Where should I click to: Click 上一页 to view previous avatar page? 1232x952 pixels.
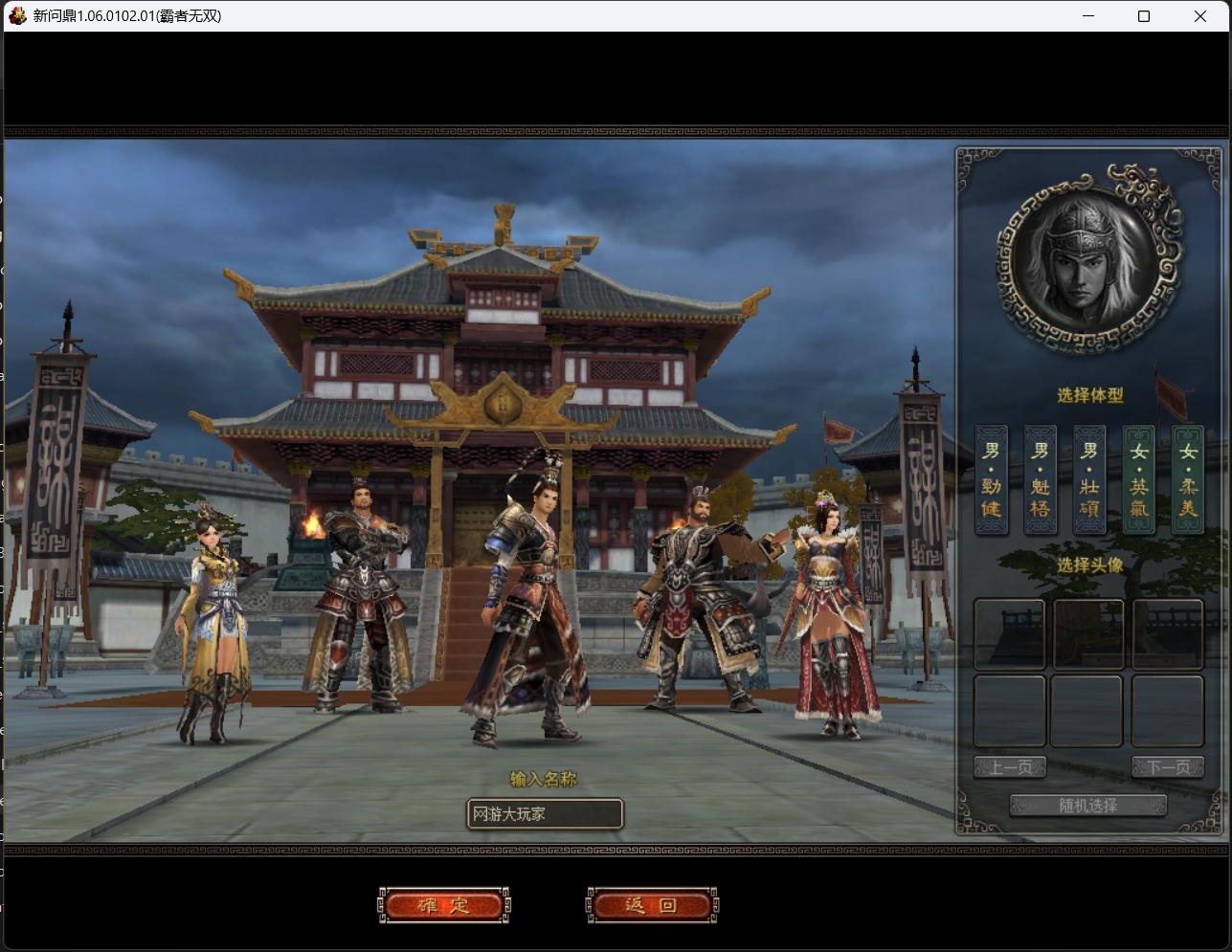(x=1009, y=765)
